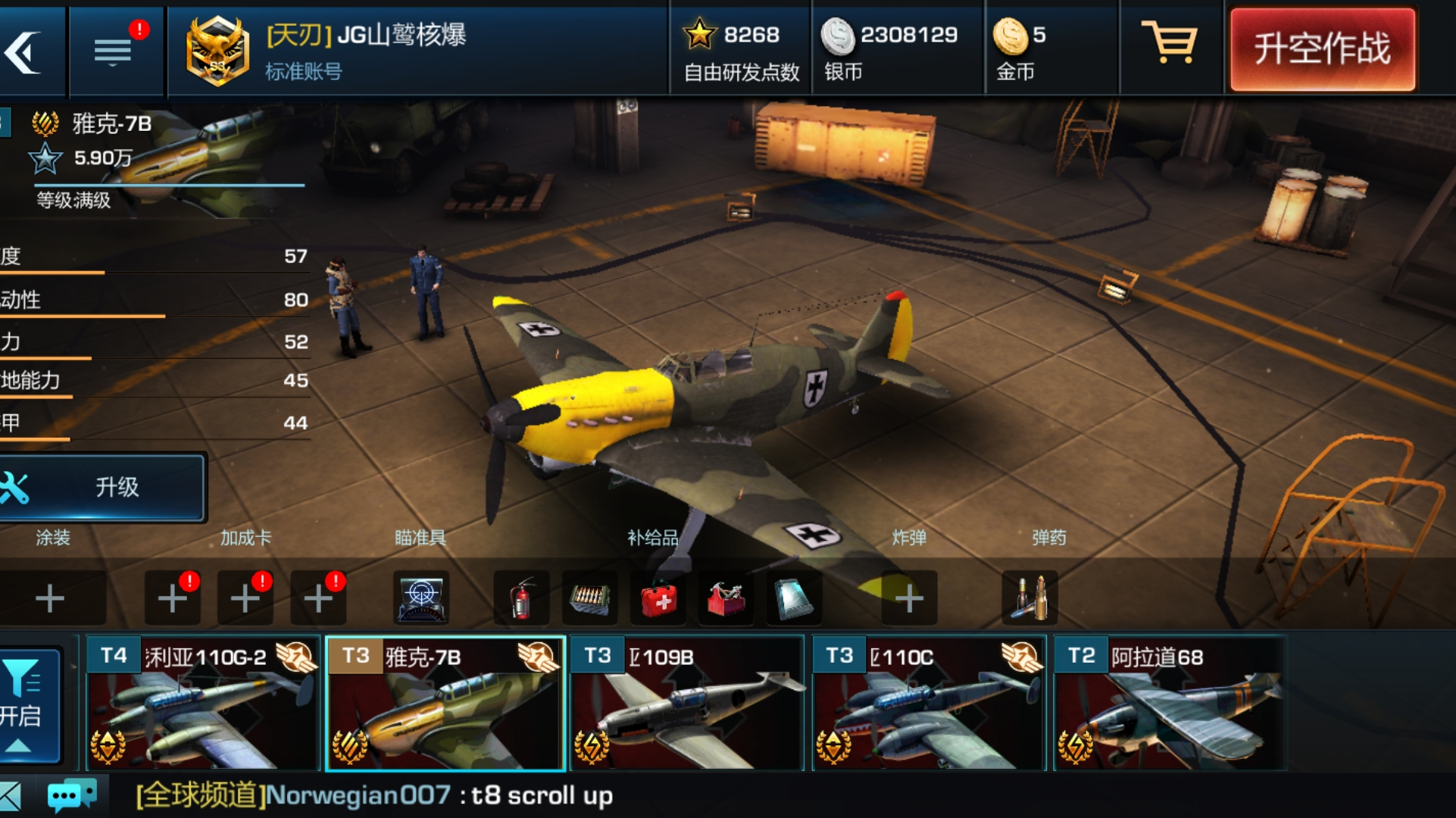Open the aiming sight equipment slot
1456x818 pixels.
pyautogui.click(x=421, y=599)
